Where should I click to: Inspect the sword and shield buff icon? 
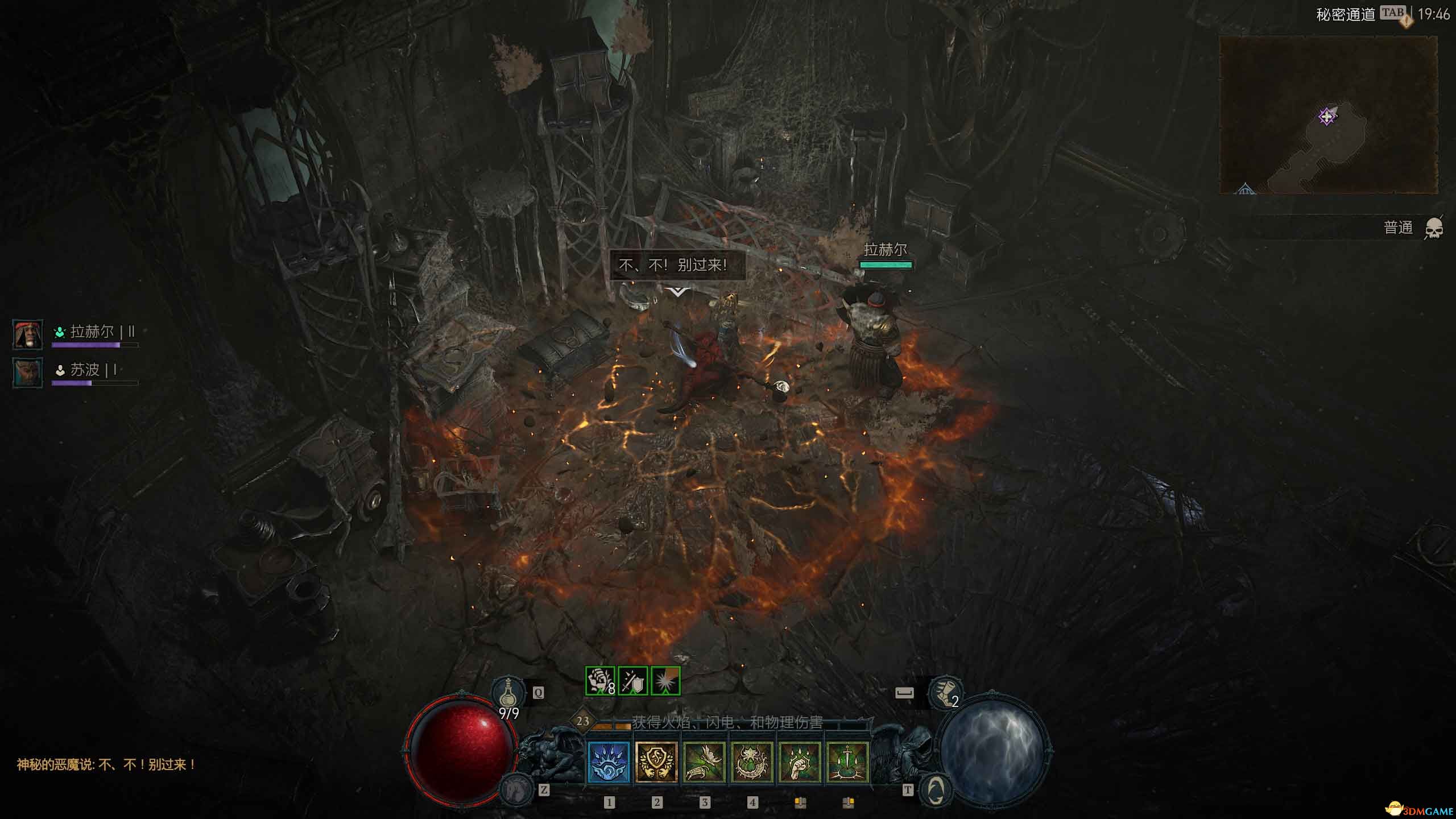click(632, 681)
